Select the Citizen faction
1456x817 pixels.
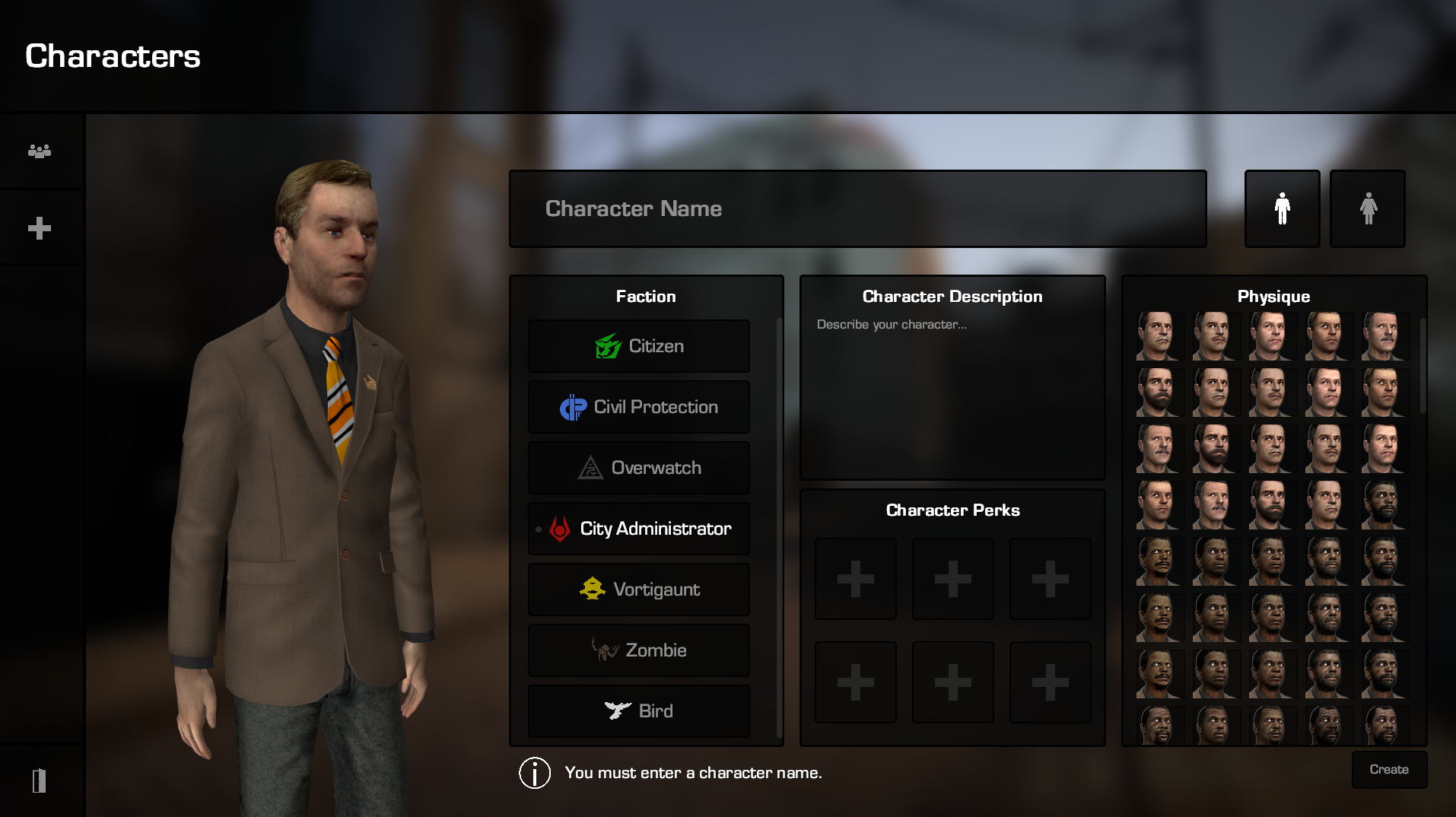tap(639, 346)
